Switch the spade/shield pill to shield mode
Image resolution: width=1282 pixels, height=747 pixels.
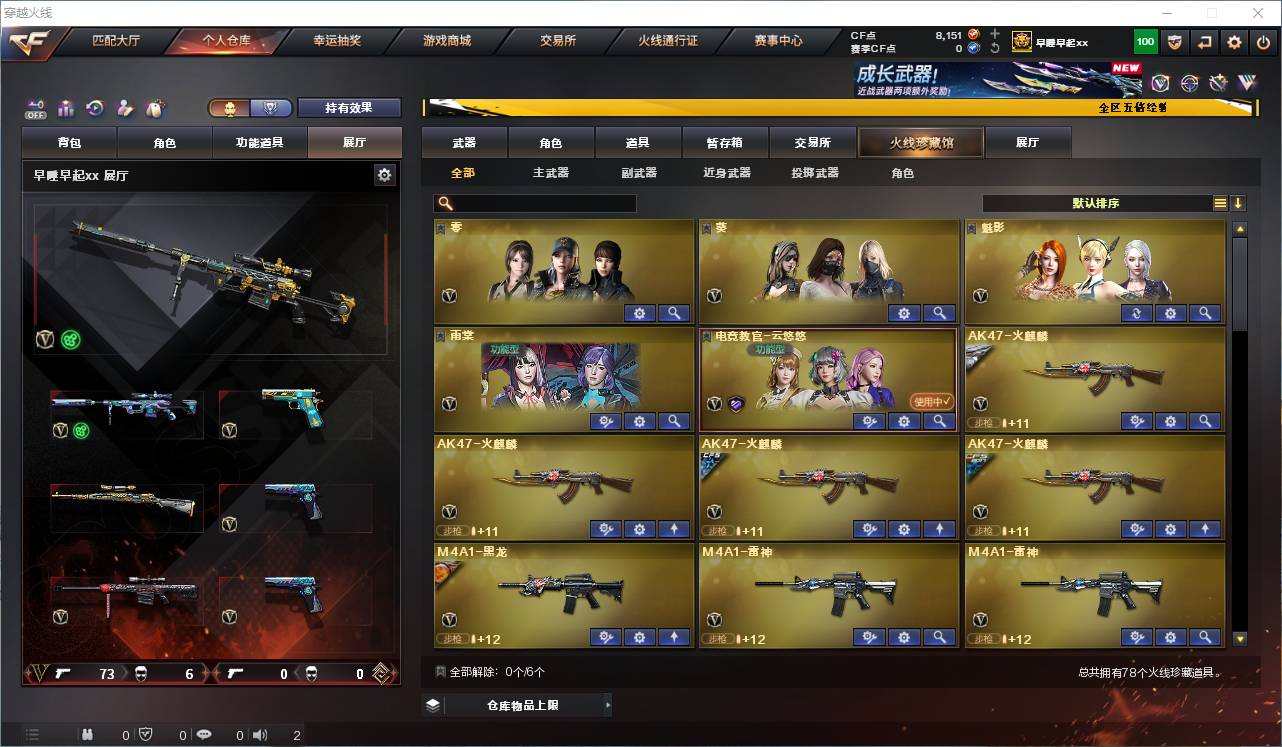click(270, 107)
